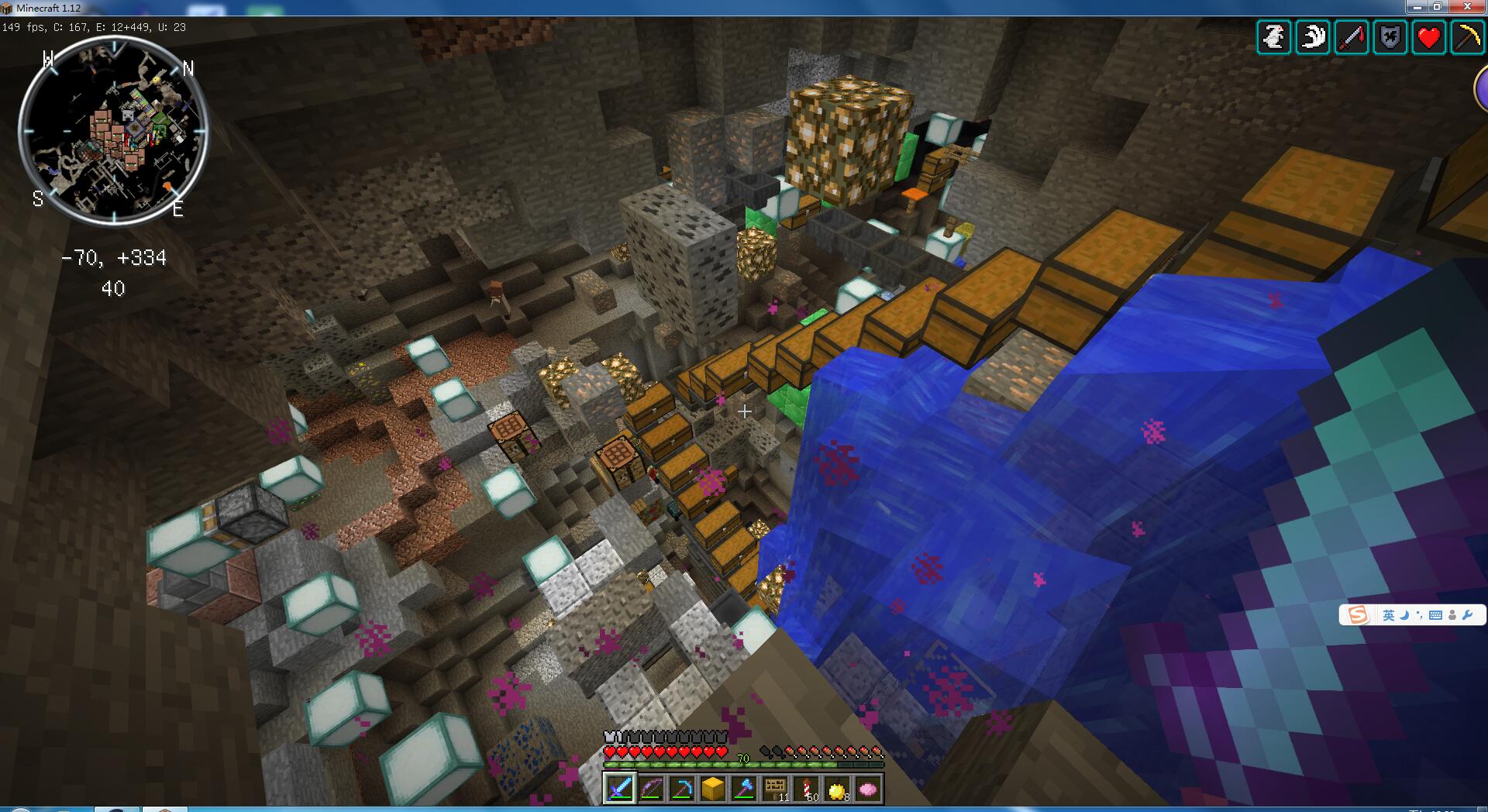Choose the diamond pickaxe in the hotbar
Screen dimensions: 1488x812
(x=682, y=788)
